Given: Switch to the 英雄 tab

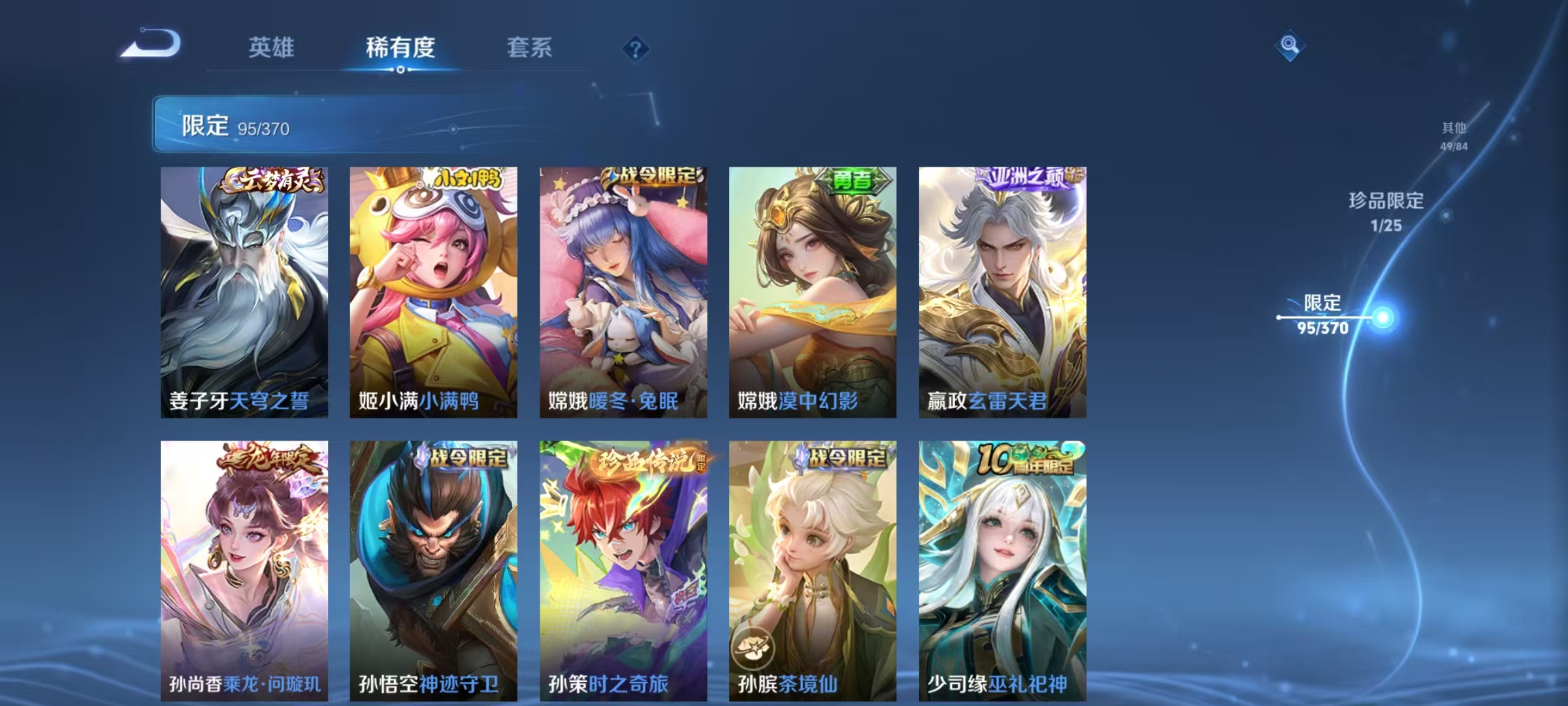Looking at the screenshot, I should 271,48.
